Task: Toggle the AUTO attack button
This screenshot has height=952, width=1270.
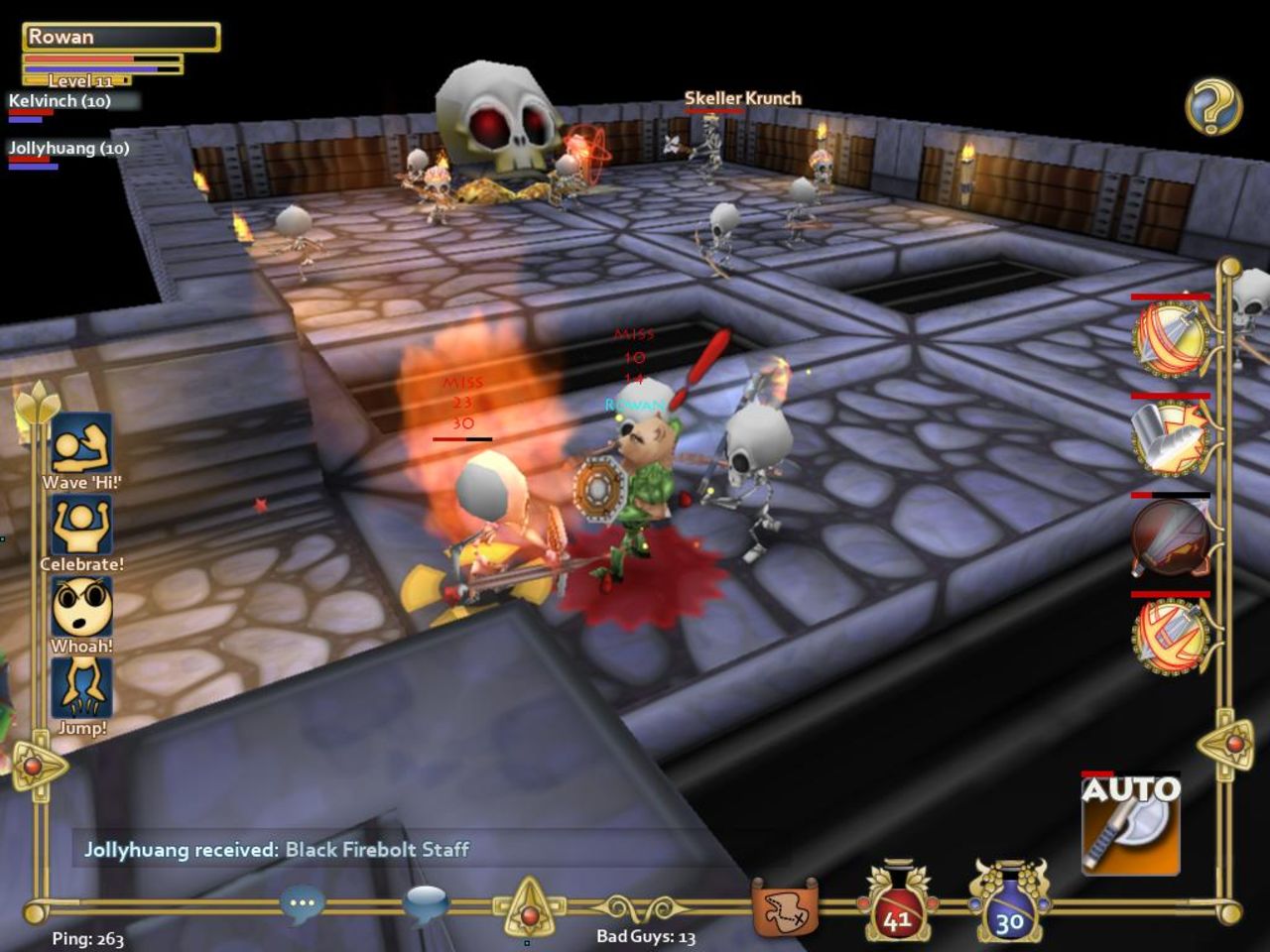Action: pos(1130,823)
